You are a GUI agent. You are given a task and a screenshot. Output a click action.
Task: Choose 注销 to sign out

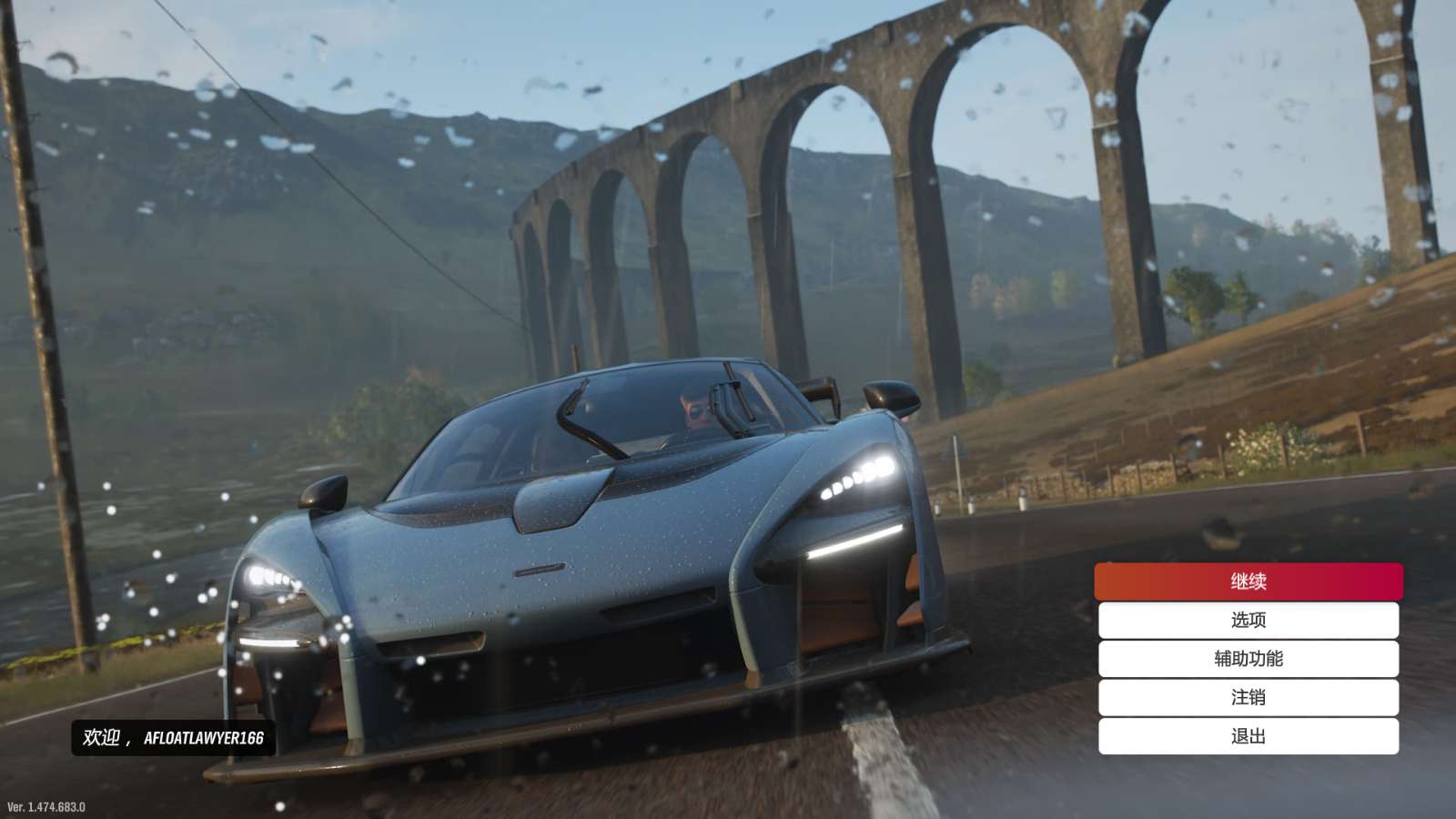coord(1248,697)
